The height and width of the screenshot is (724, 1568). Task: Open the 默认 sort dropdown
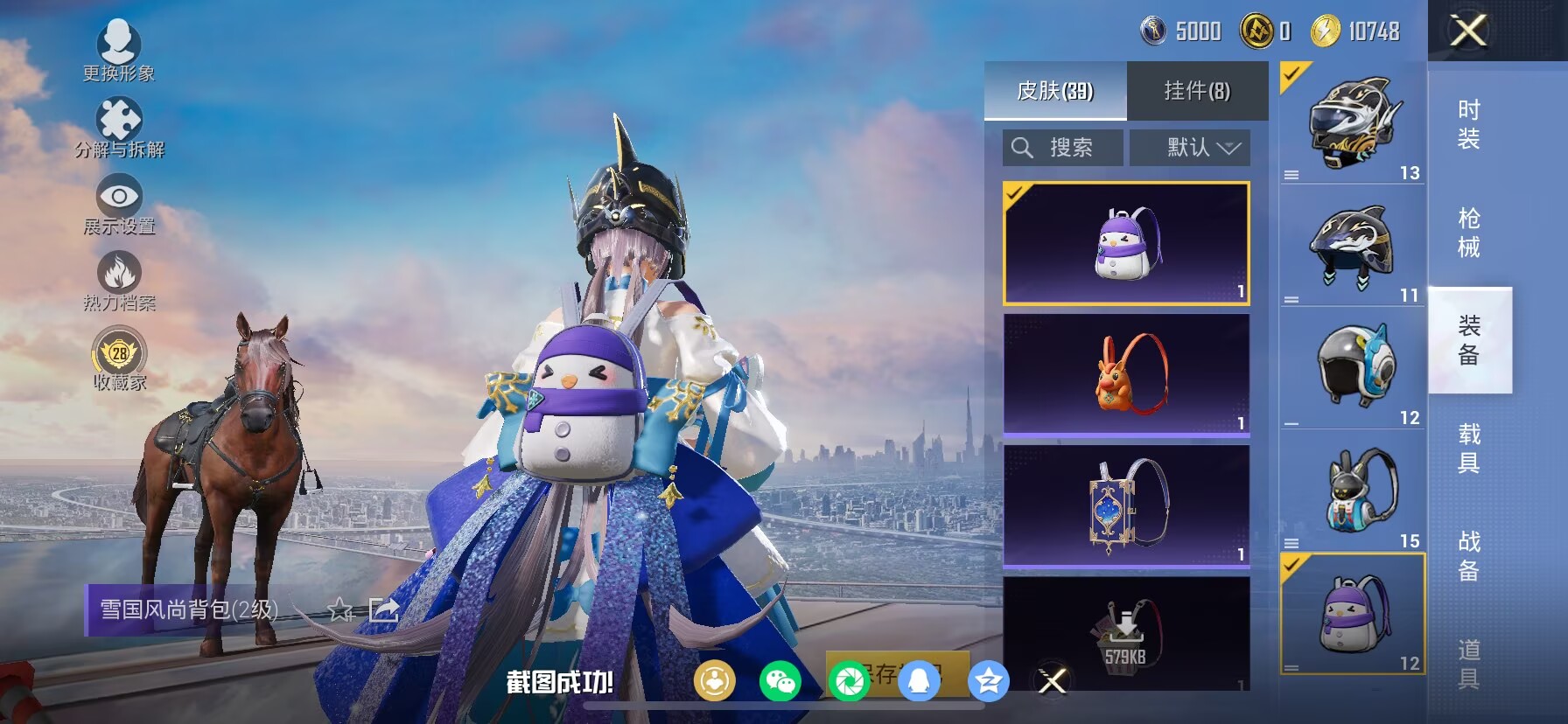1190,148
